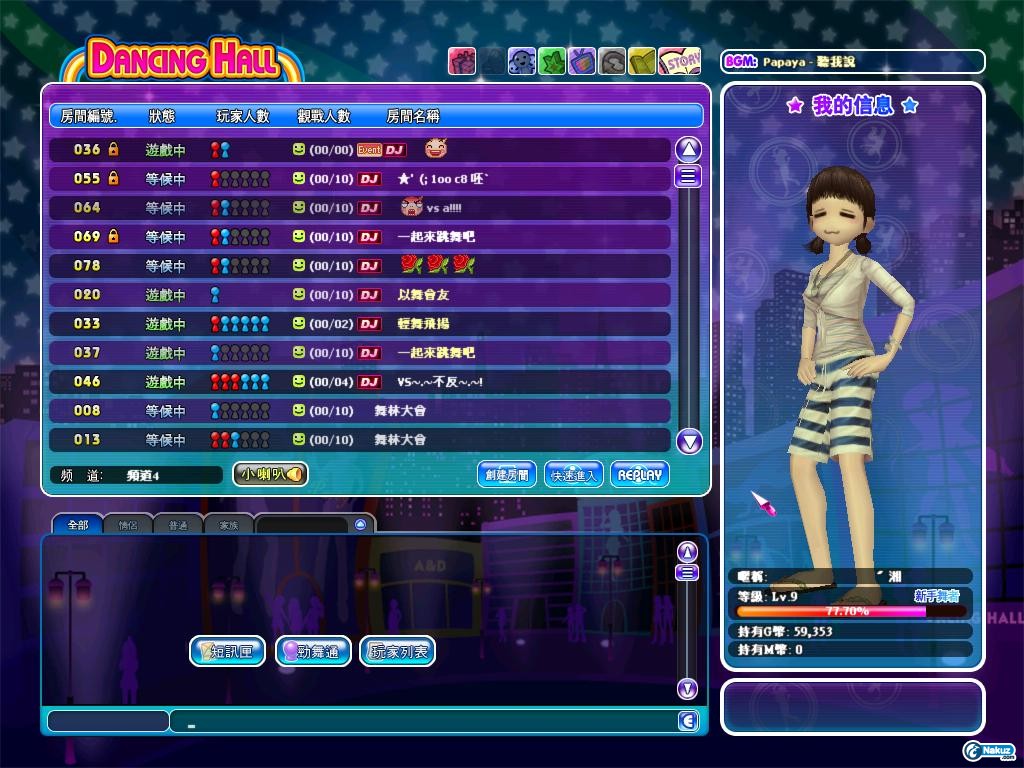Image resolution: width=1024 pixels, height=768 pixels.
Task: Click the red gift box icon
Action: pyautogui.click(x=461, y=62)
